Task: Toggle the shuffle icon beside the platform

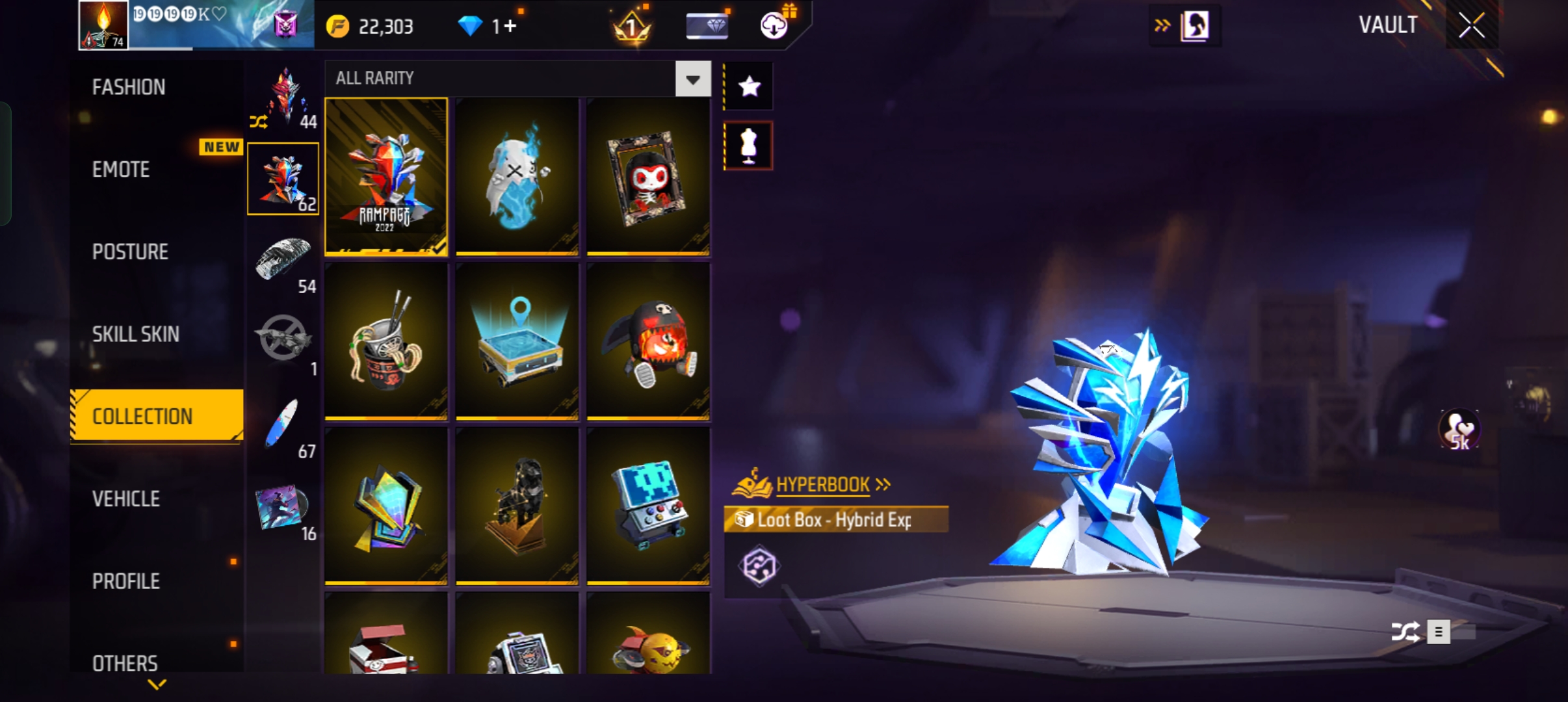Action: 1404,632
